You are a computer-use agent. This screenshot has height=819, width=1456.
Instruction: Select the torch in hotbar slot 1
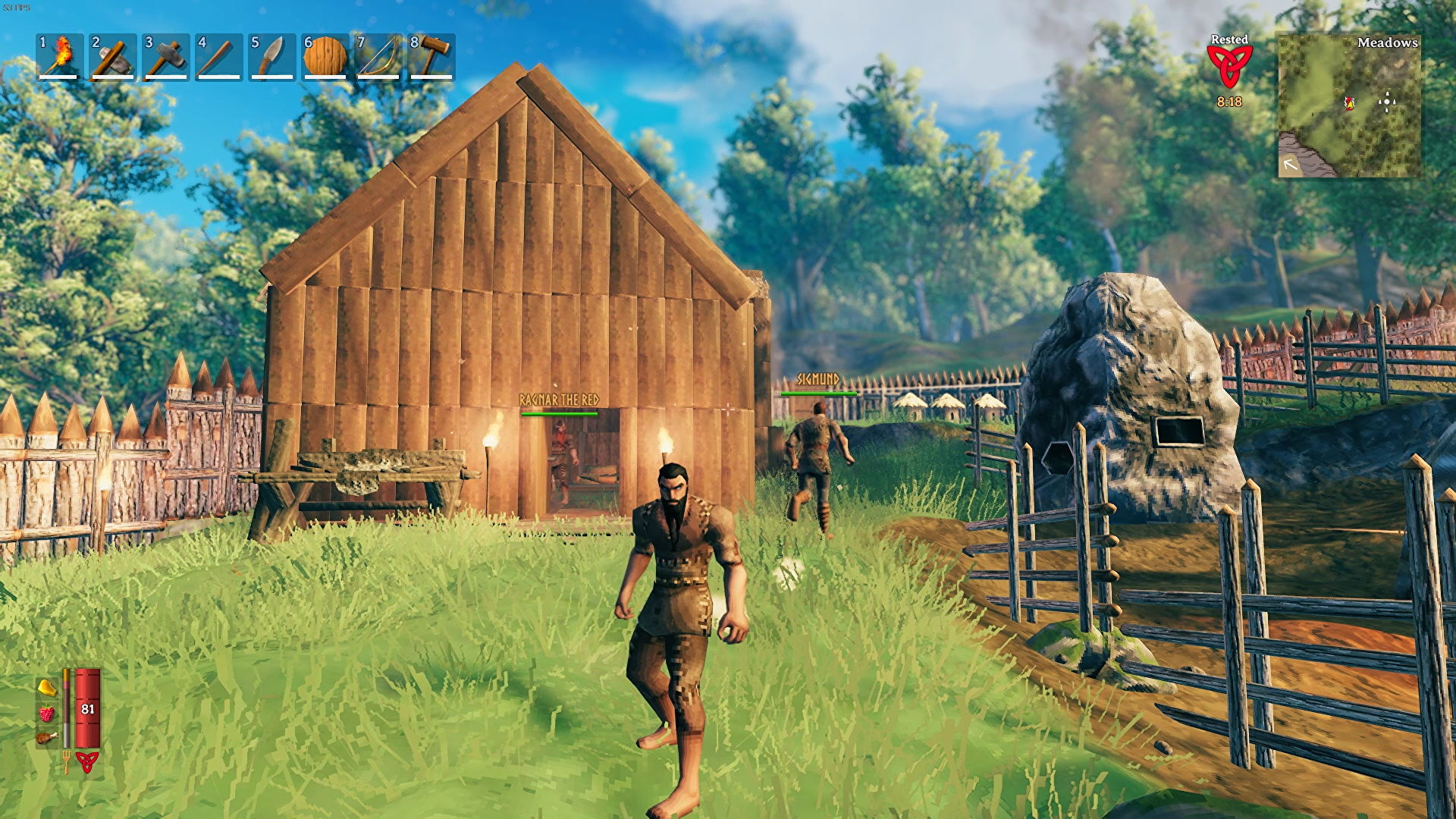[60, 56]
